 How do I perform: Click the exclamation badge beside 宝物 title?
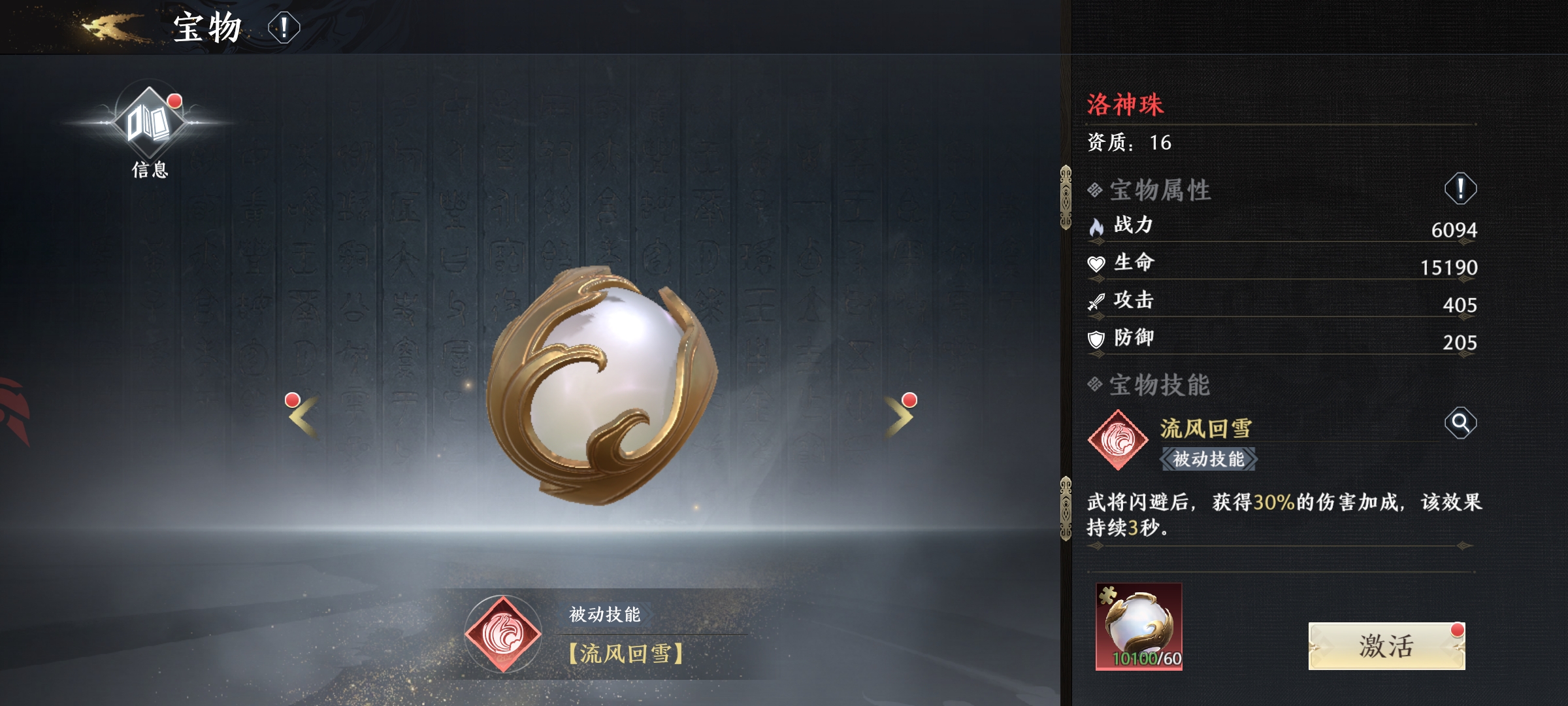[x=284, y=28]
